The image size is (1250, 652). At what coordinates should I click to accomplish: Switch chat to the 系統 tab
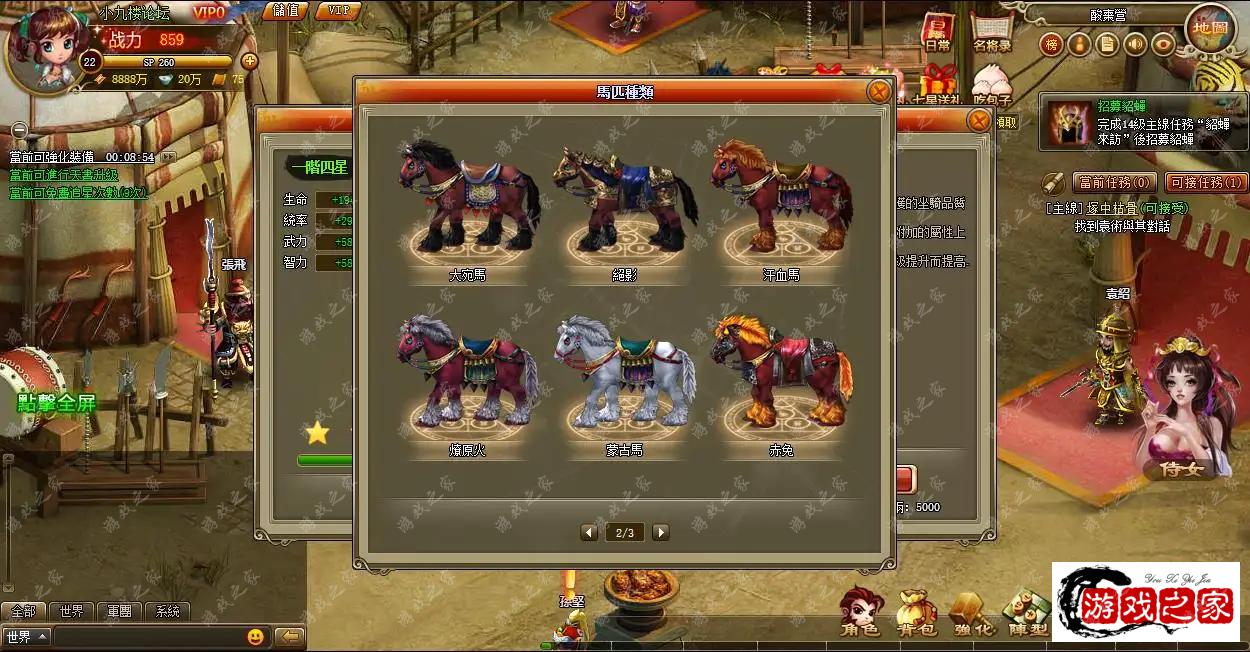pos(168,611)
